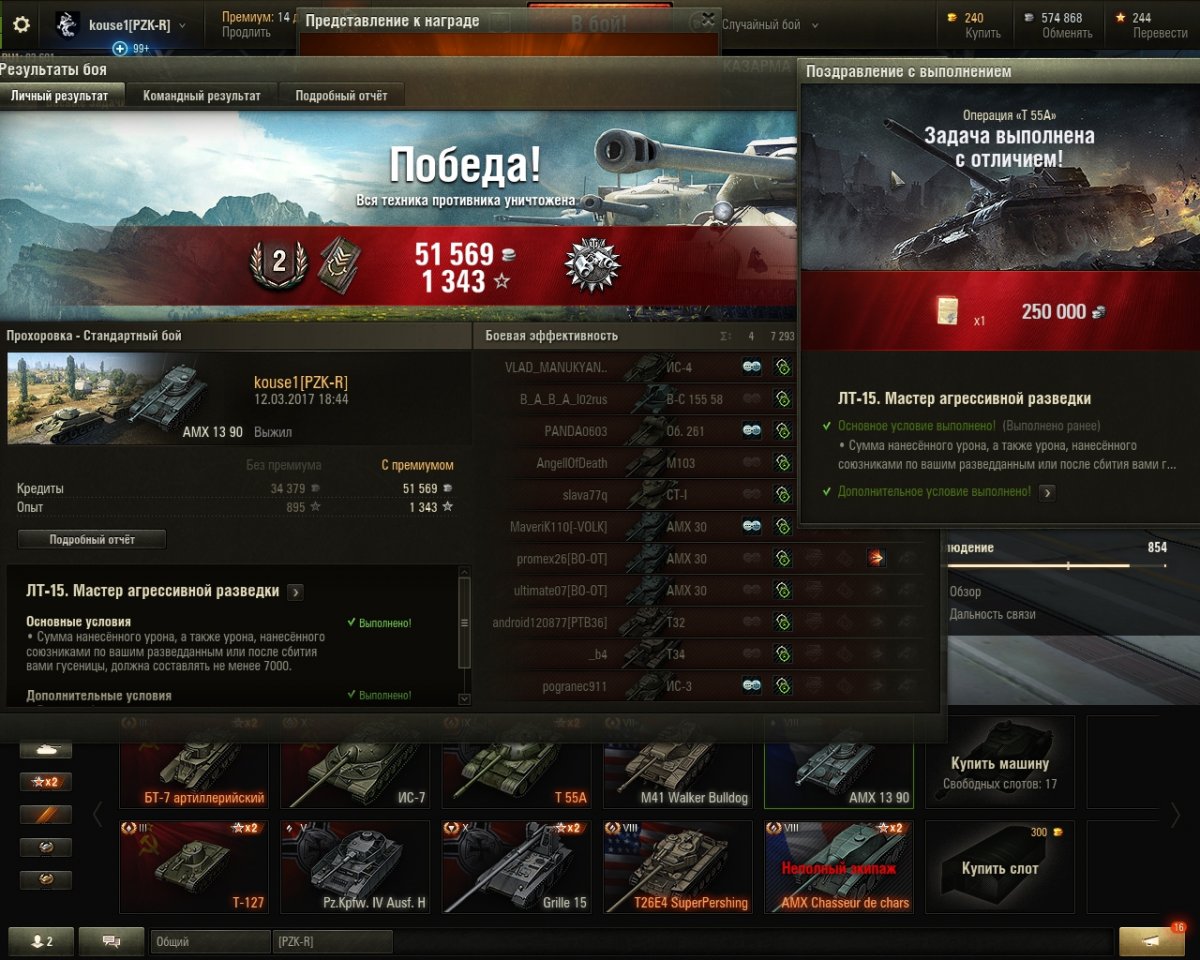Switch to Командный результат tab

(x=201, y=95)
